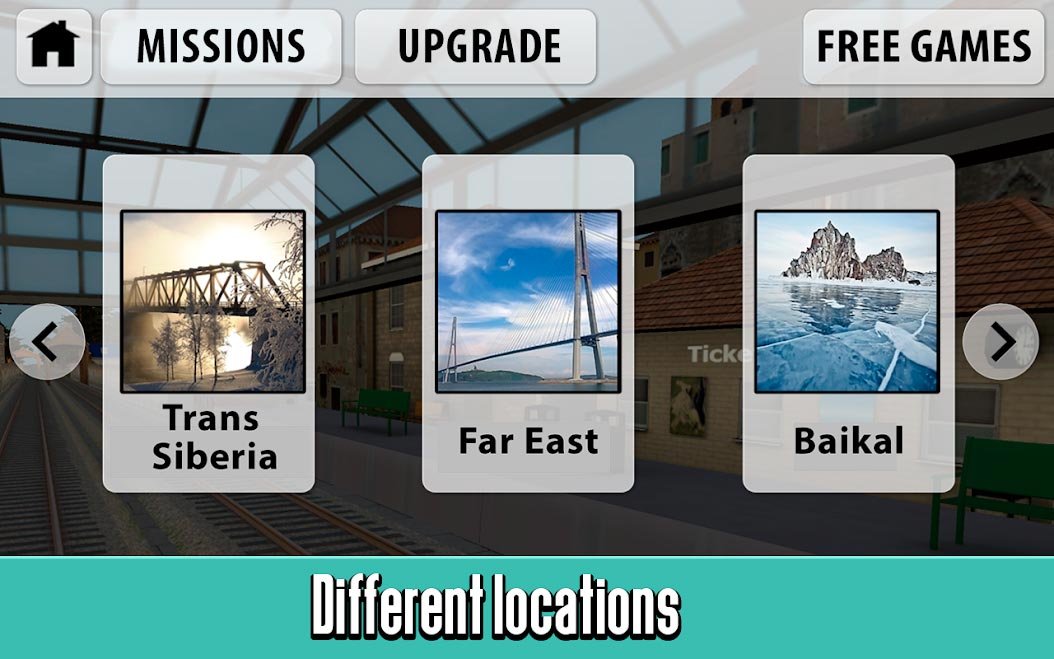
Task: Choose the Far East location
Action: [528, 323]
